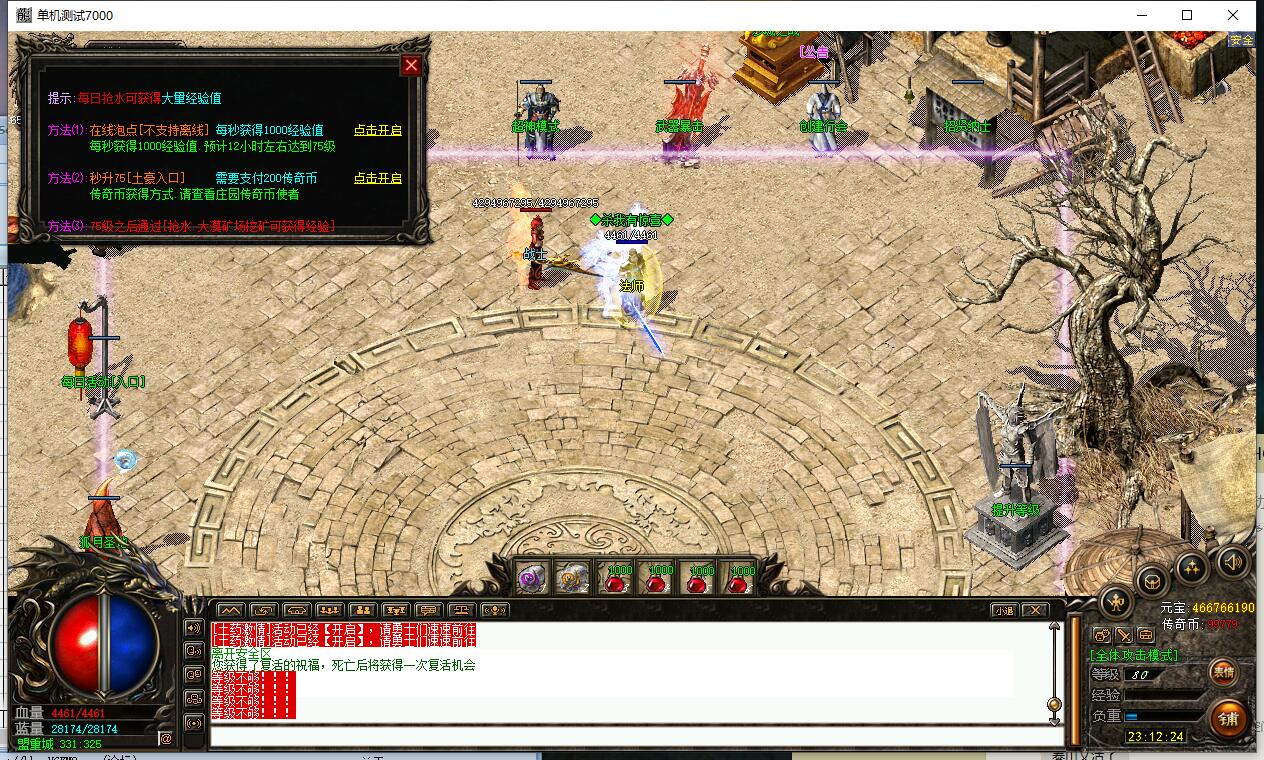Close the experience tips dialog

point(411,66)
